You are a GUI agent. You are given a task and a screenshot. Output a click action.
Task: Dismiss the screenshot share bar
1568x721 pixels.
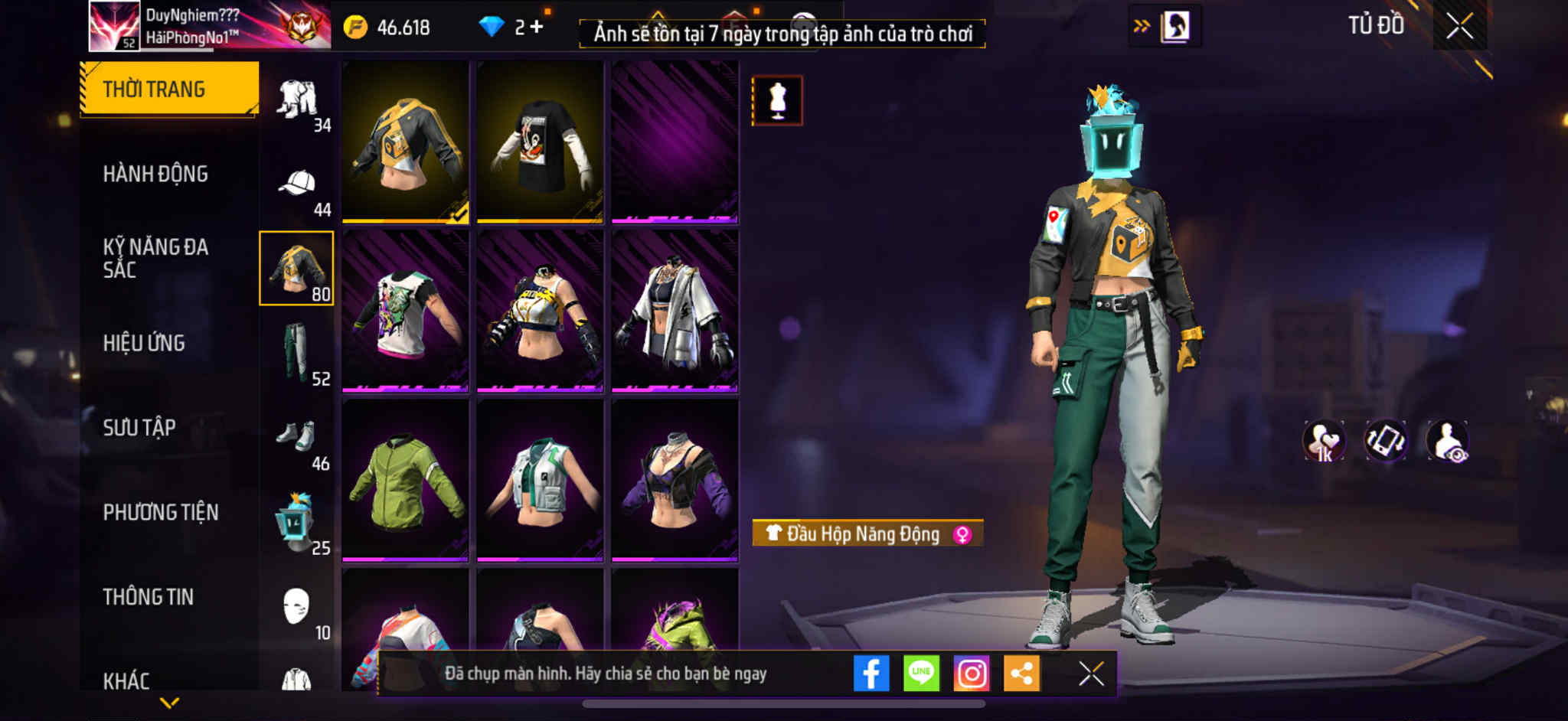pyautogui.click(x=1091, y=674)
